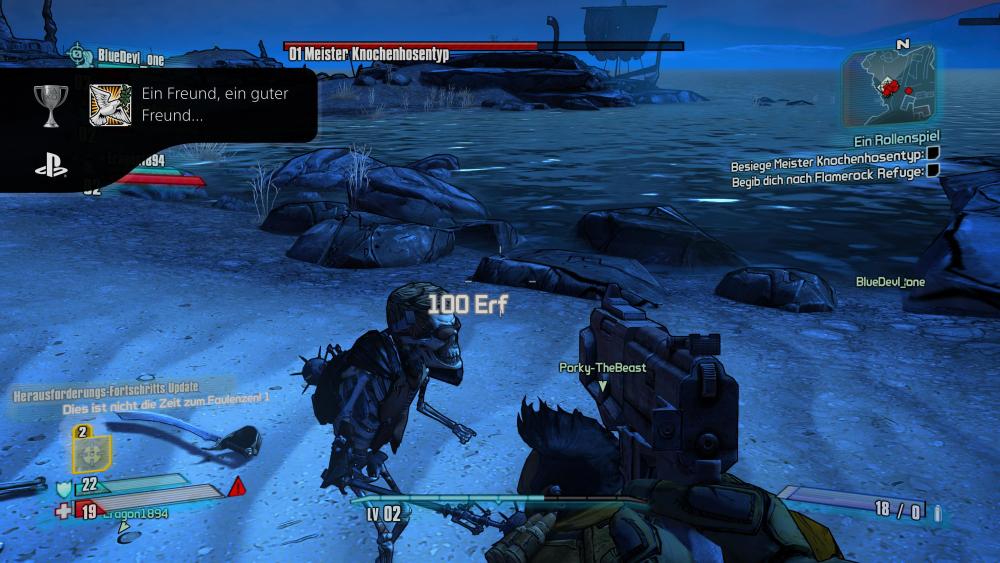View the trophy's artwork thumbnail

click(110, 105)
